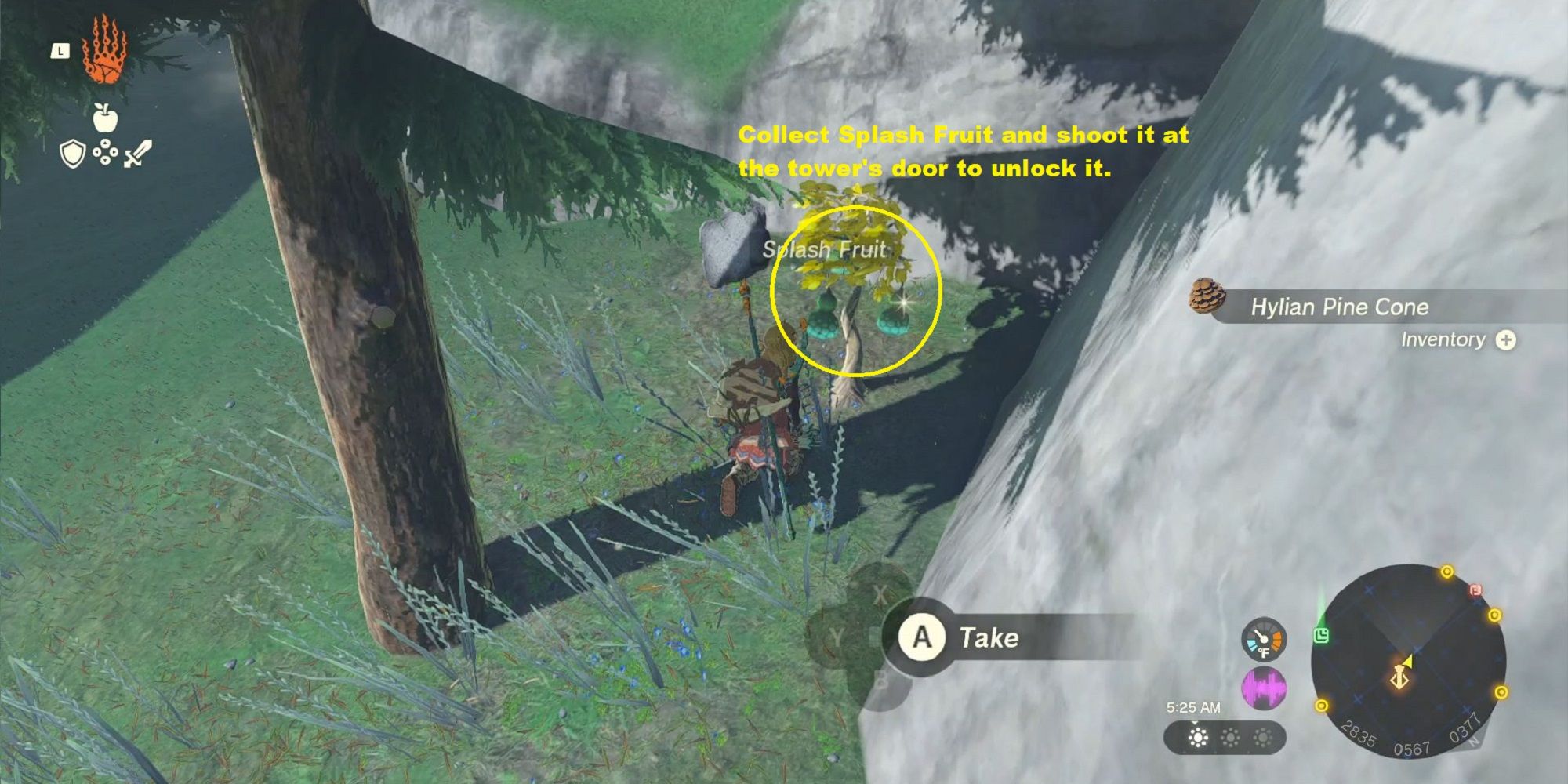Toggle the third weather forecast slot

click(x=1262, y=738)
